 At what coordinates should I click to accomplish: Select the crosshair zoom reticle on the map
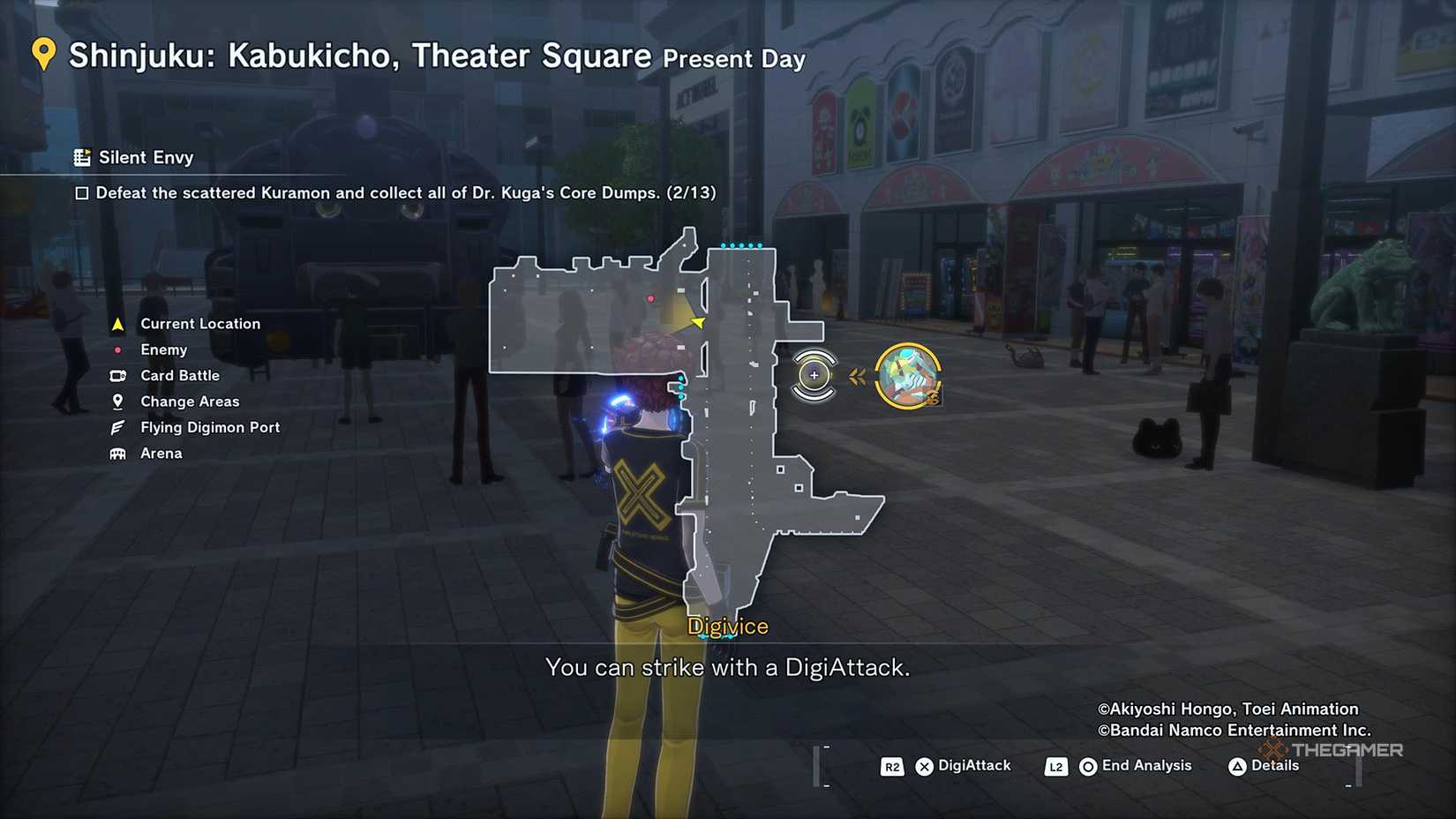813,374
